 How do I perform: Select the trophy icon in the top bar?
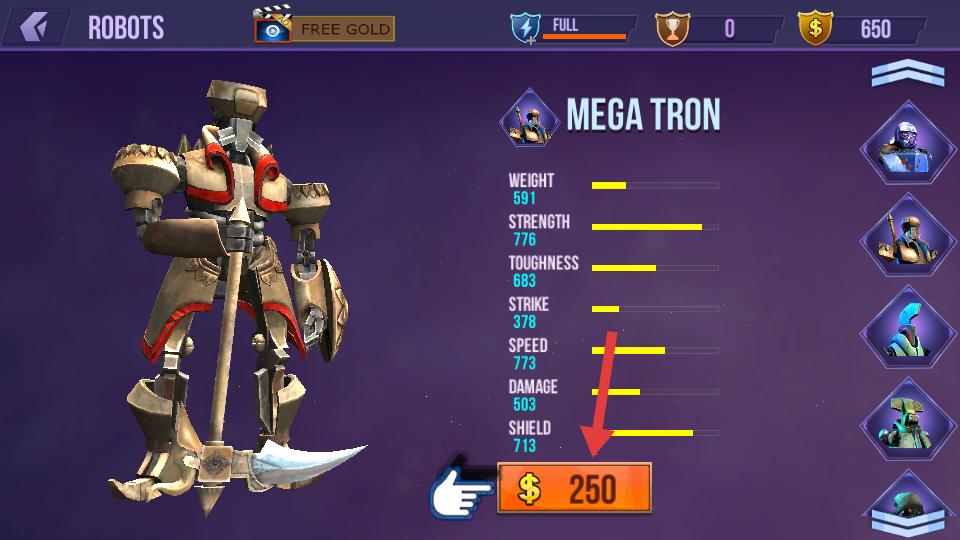[x=672, y=28]
